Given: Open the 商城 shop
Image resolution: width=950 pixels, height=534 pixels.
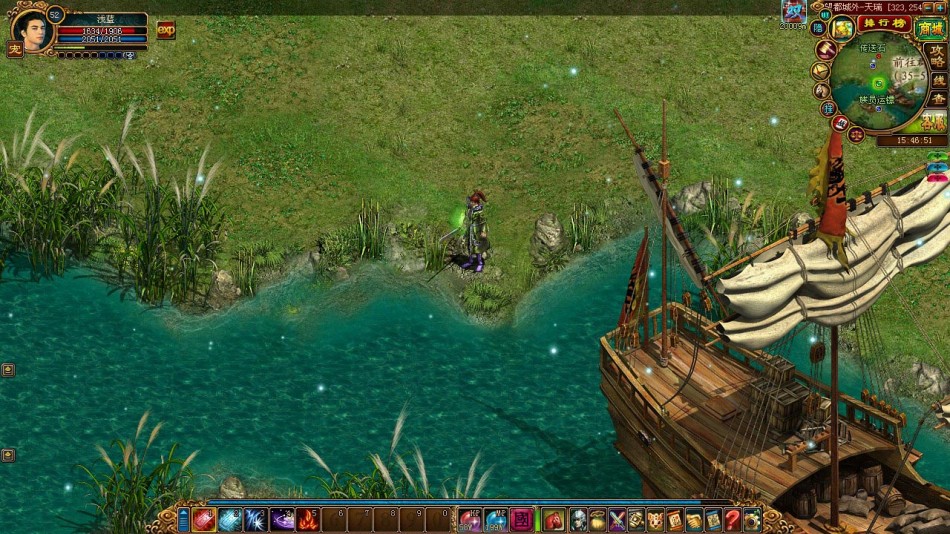Looking at the screenshot, I should coord(931,28).
